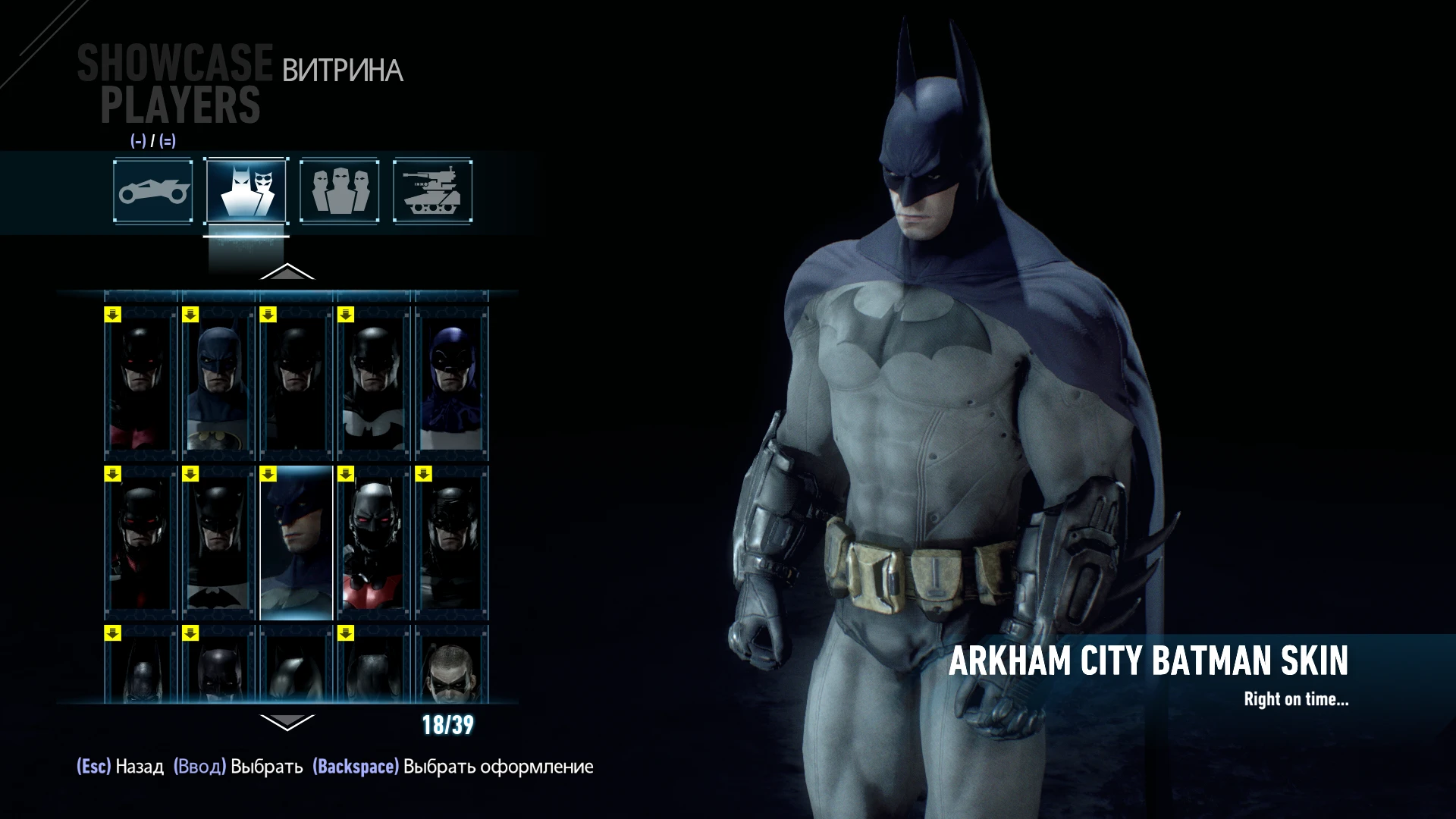The width and height of the screenshot is (1456, 819).
Task: Click the up arrow above the skin grid
Action: (x=288, y=271)
